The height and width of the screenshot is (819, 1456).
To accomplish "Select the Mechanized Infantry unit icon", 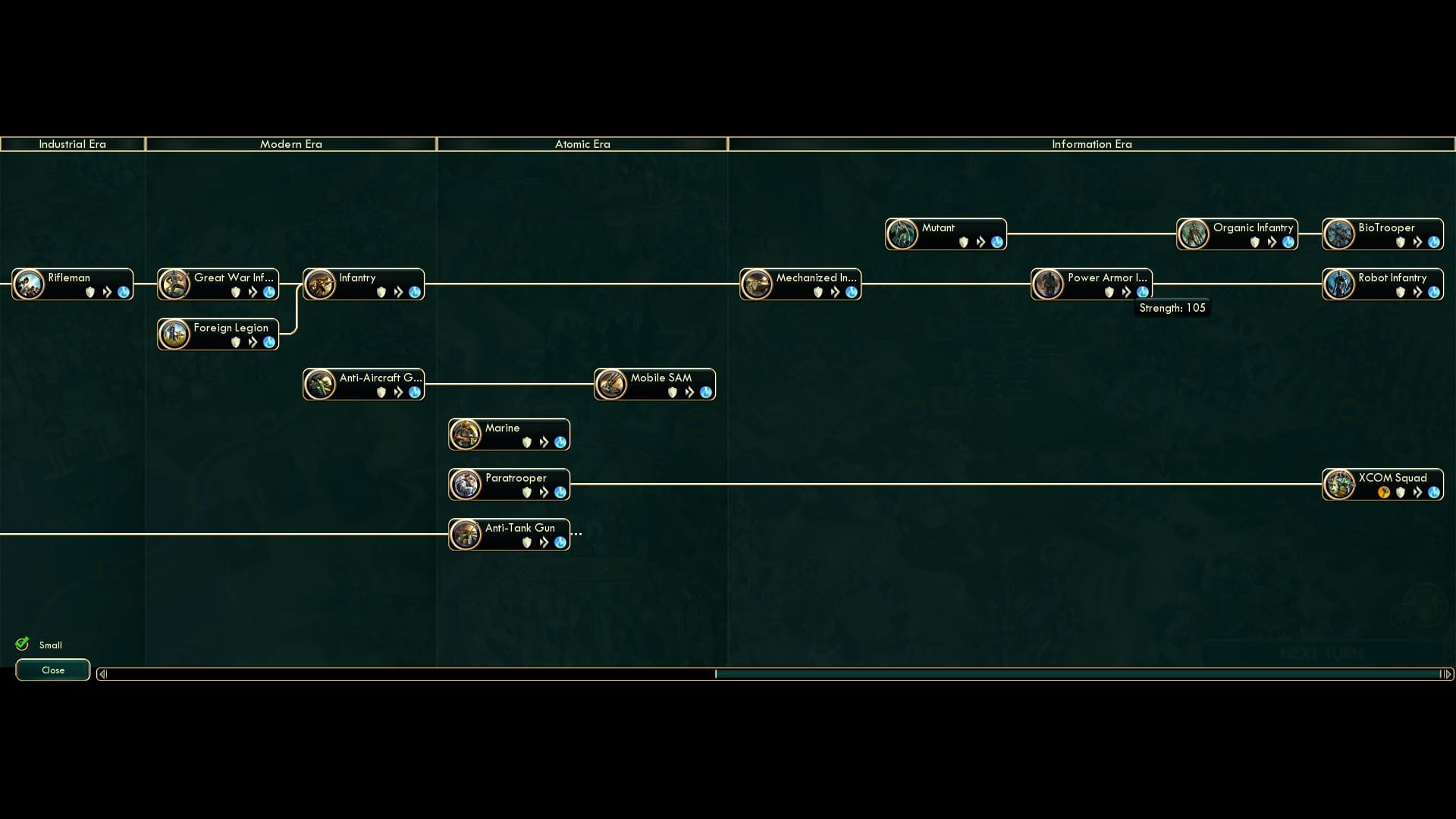I will tap(758, 284).
